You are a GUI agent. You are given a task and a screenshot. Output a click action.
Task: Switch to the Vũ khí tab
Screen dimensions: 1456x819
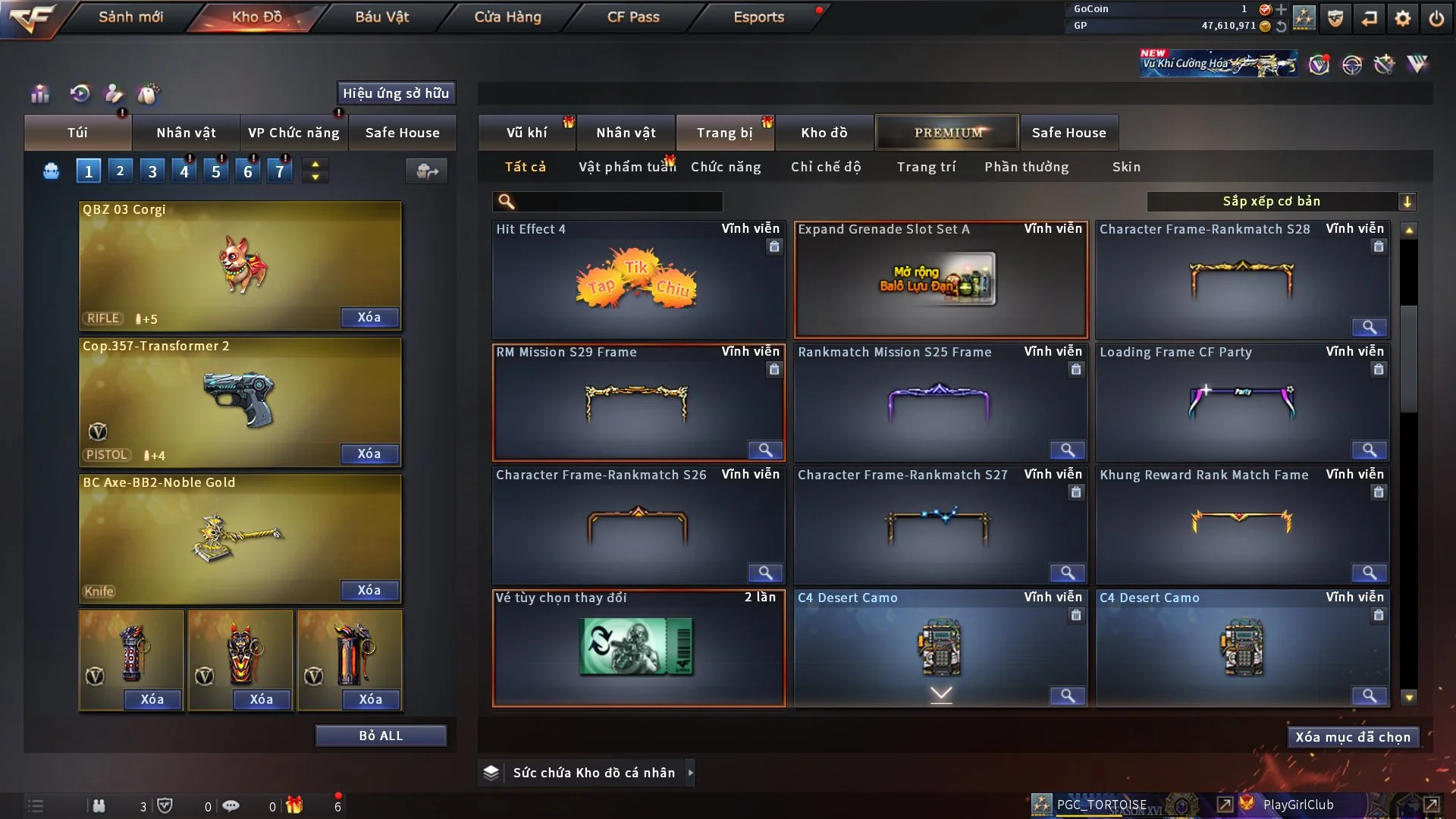tap(526, 133)
